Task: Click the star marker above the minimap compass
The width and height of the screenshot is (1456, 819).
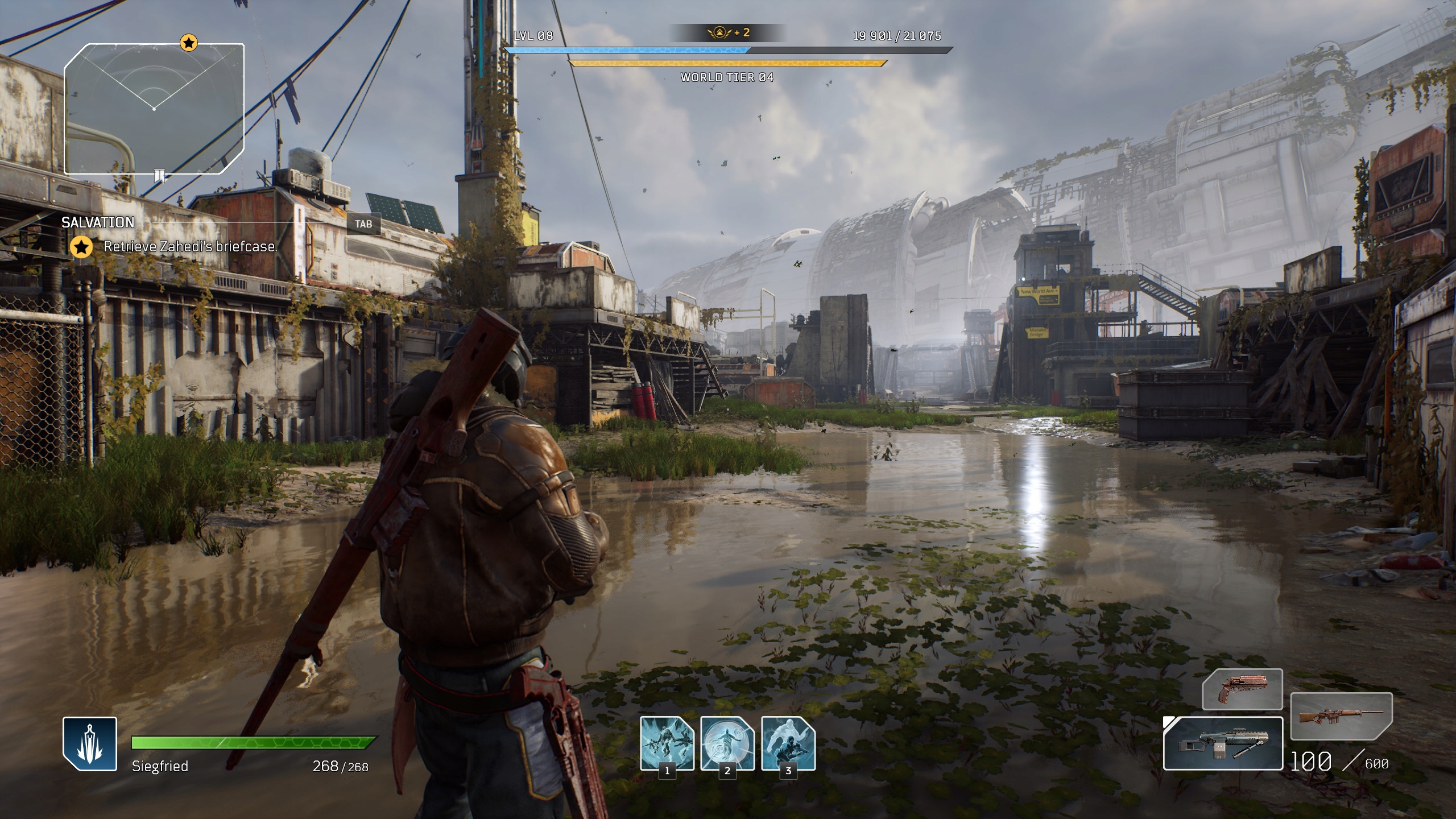Action: (188, 43)
